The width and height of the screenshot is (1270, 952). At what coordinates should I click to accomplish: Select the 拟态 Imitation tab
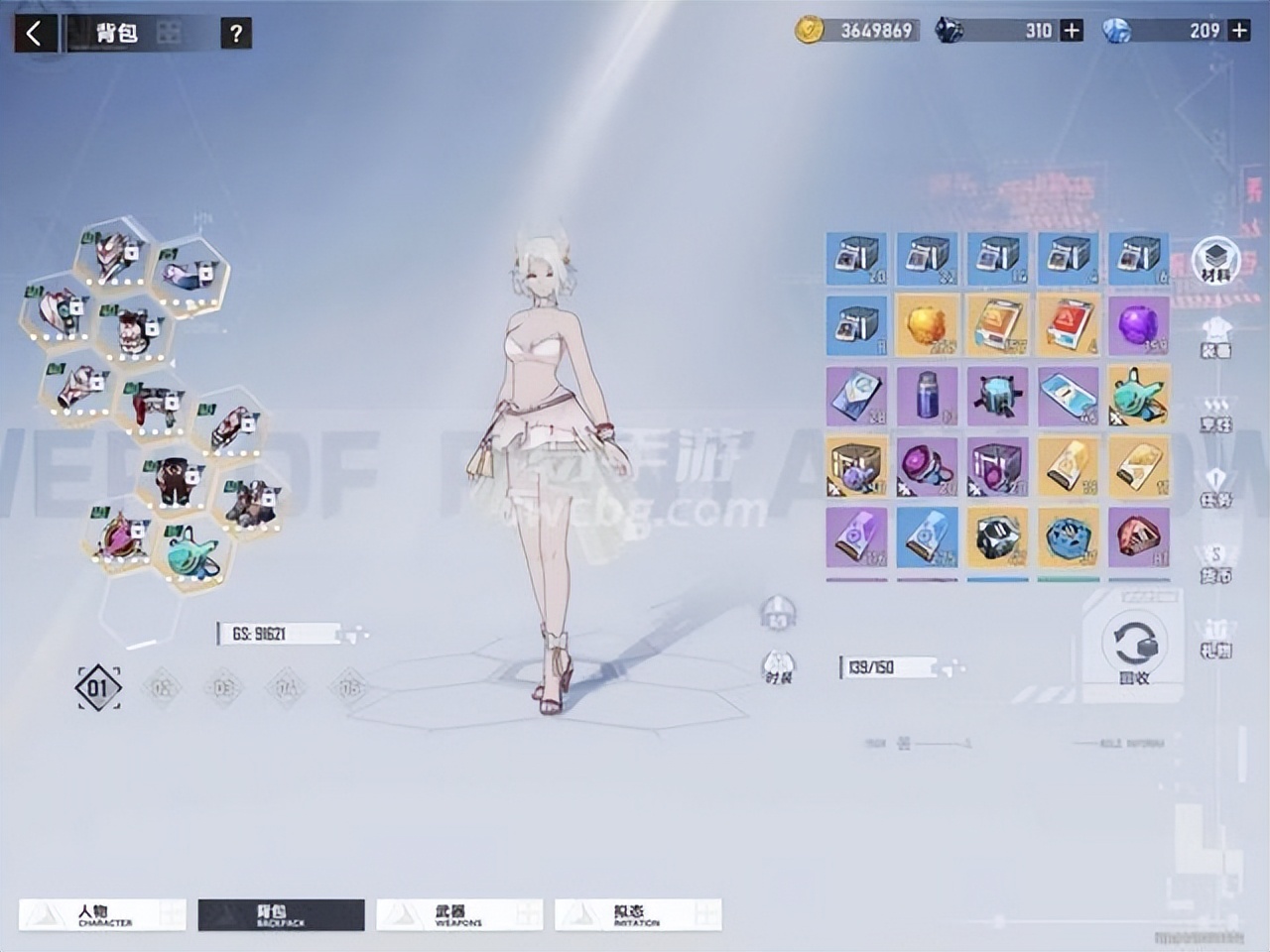637,914
